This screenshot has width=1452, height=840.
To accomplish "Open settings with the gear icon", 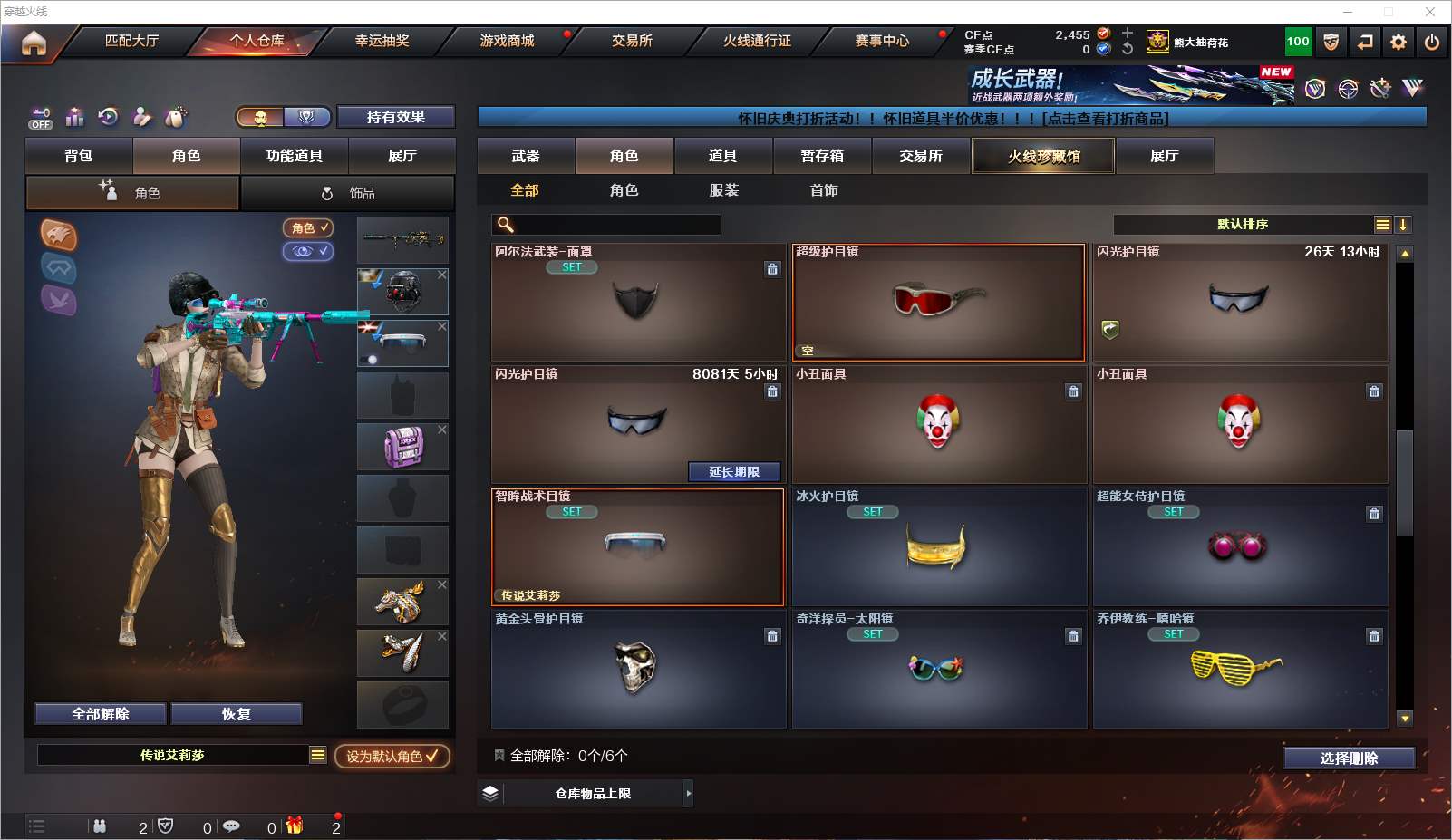I will 1399,43.
